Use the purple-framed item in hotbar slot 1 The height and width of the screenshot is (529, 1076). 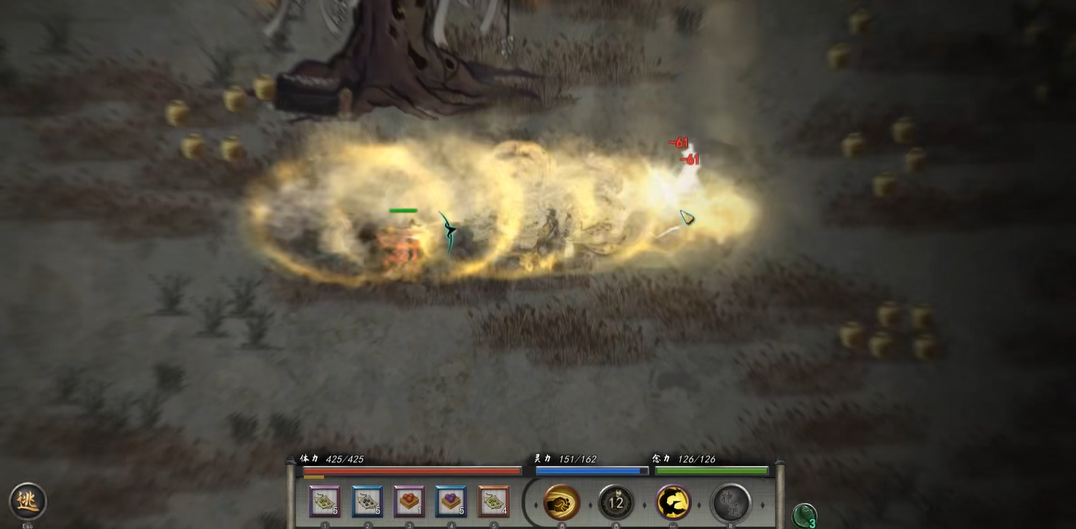click(325, 501)
